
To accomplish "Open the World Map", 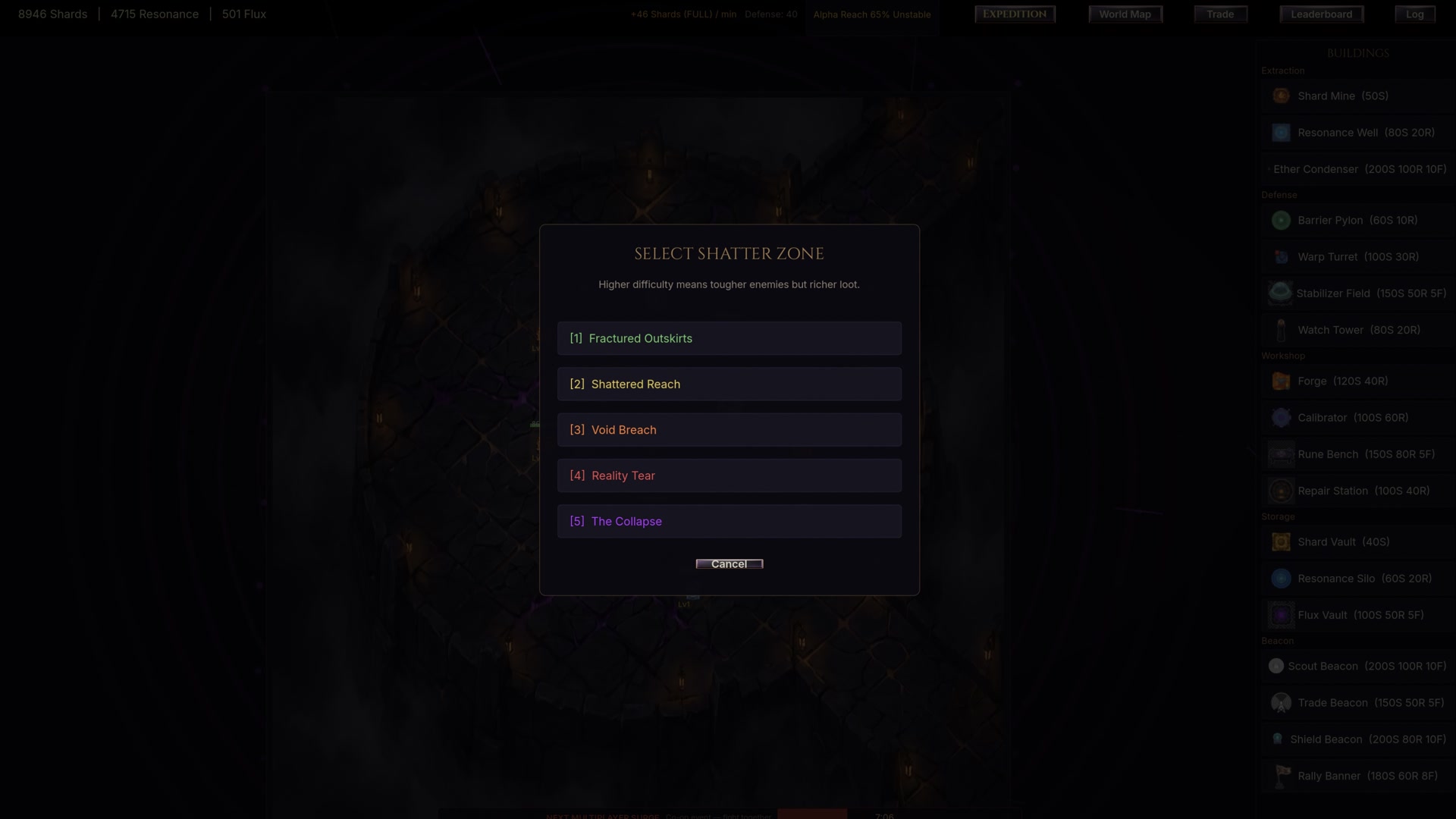I will 1125,14.
